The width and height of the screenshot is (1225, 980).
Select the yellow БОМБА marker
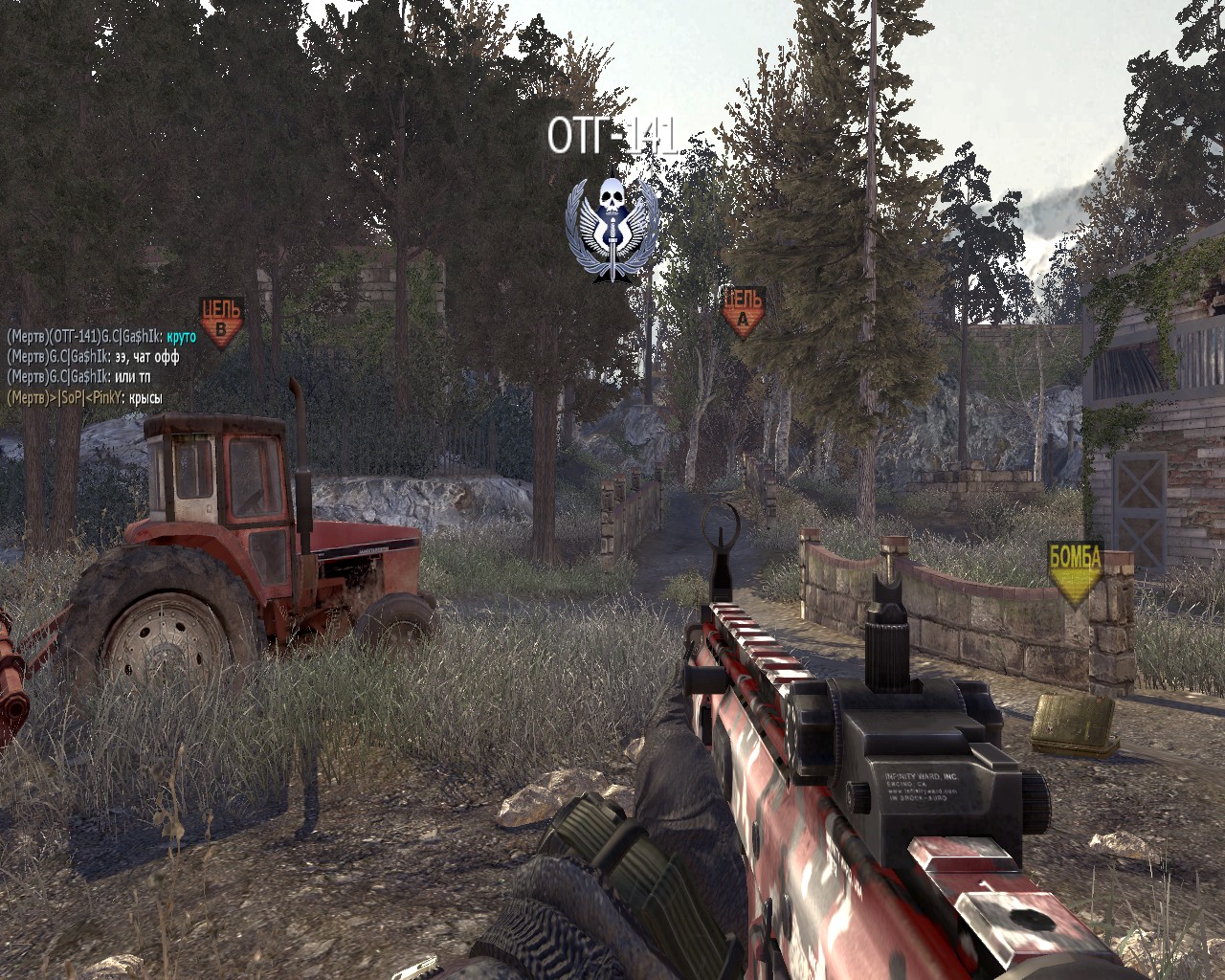(1076, 572)
